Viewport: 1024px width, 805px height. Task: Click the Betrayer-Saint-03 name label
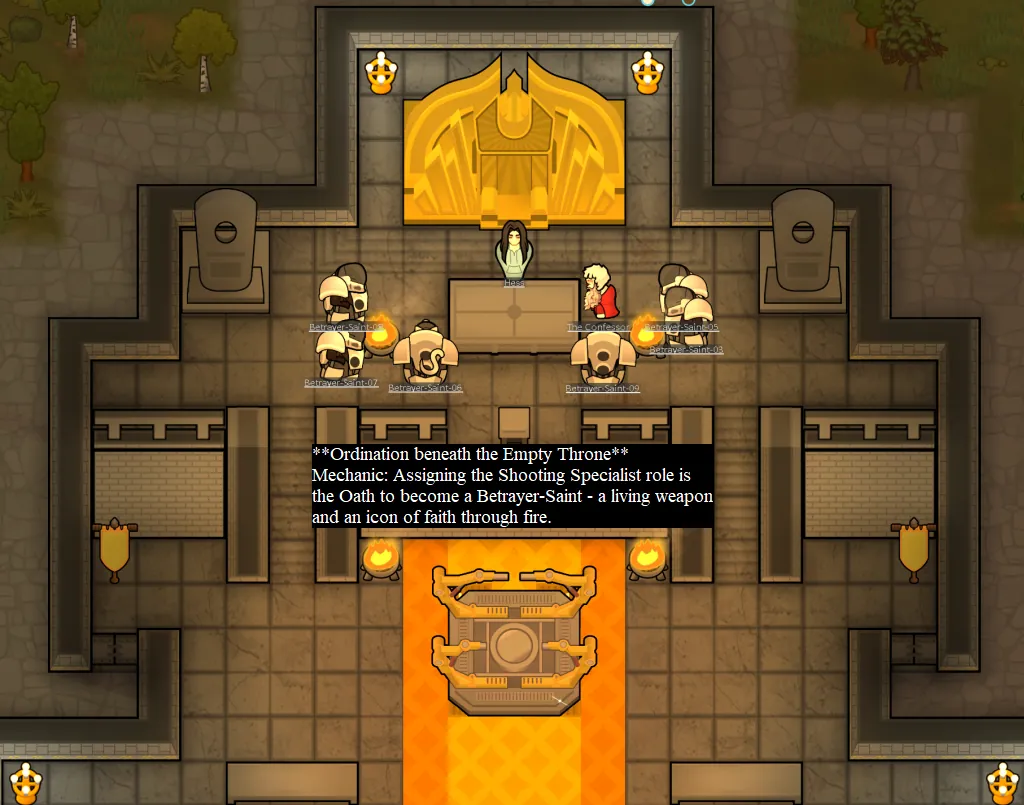click(x=686, y=350)
